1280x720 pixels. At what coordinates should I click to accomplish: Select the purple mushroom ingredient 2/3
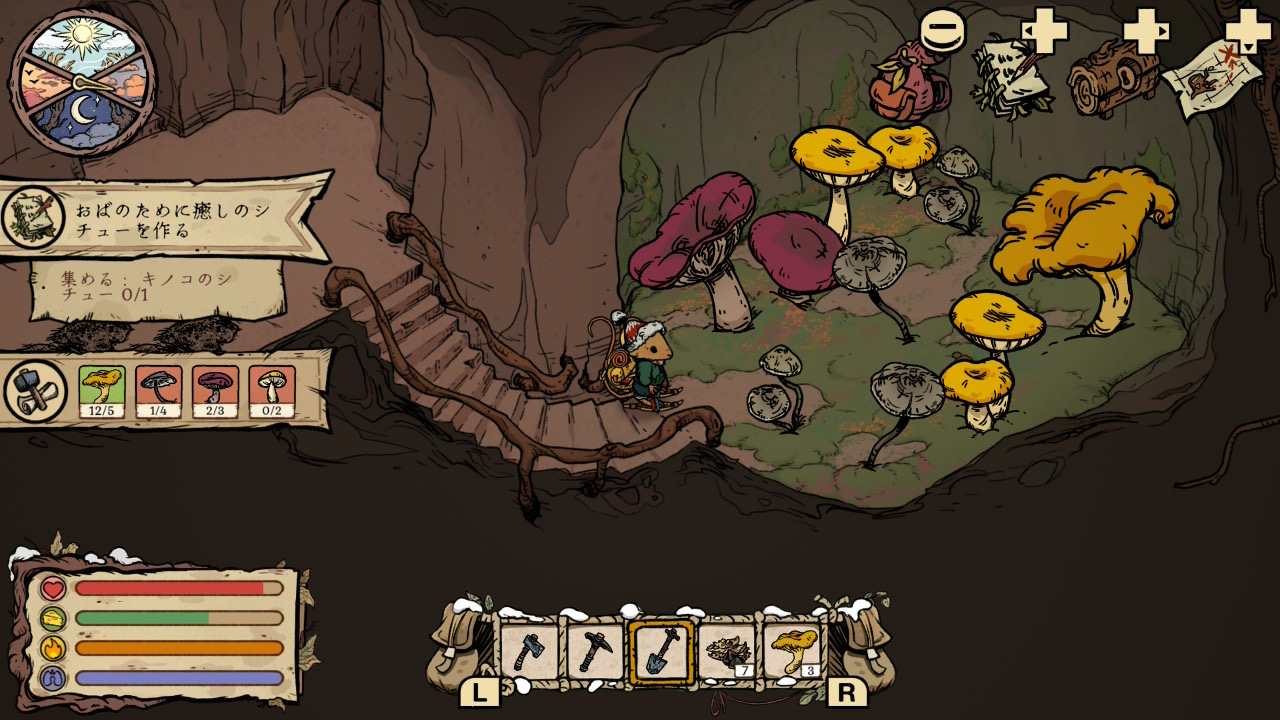coord(216,391)
